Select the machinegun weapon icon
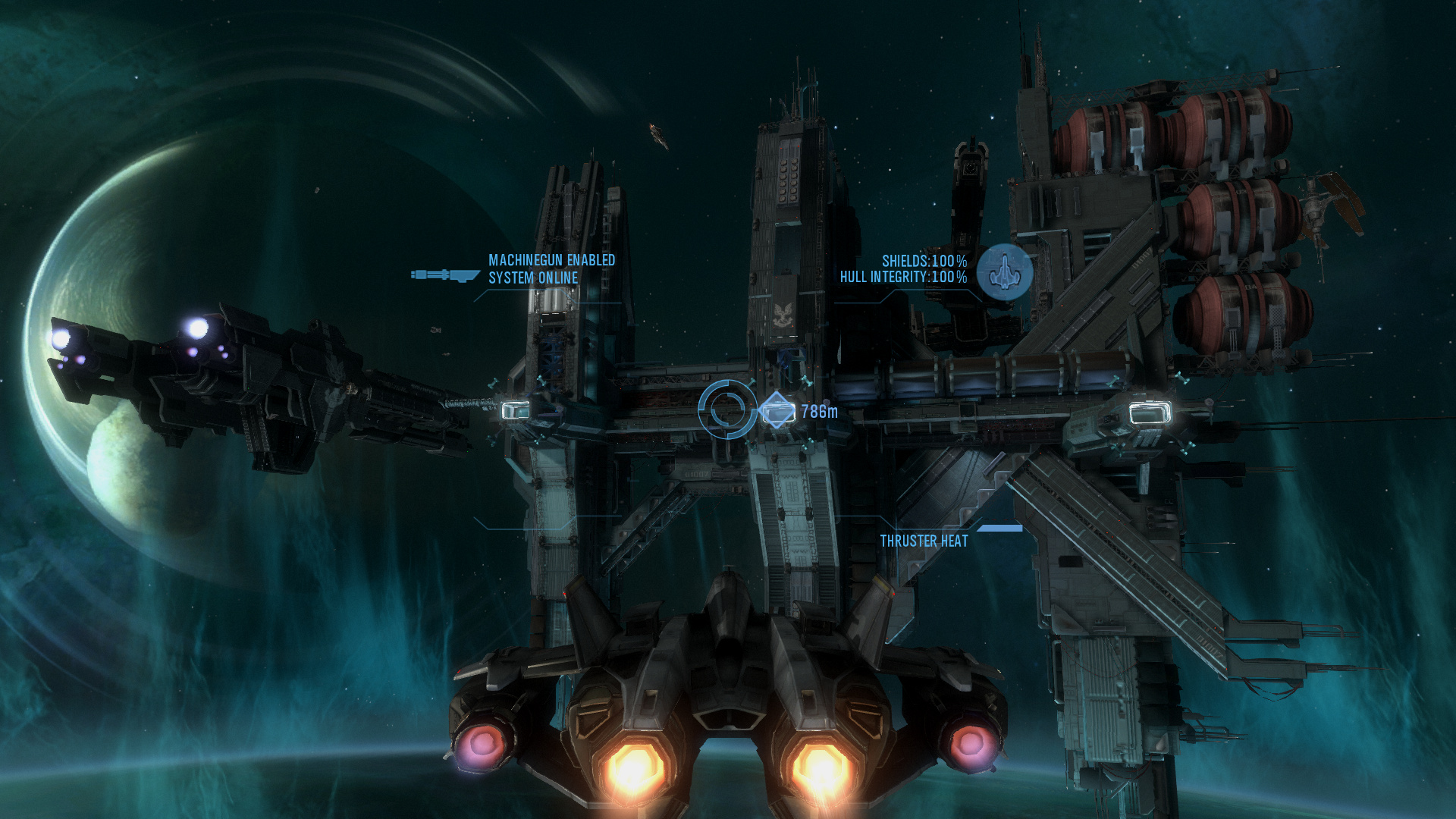This screenshot has width=1456, height=819. pos(445,275)
